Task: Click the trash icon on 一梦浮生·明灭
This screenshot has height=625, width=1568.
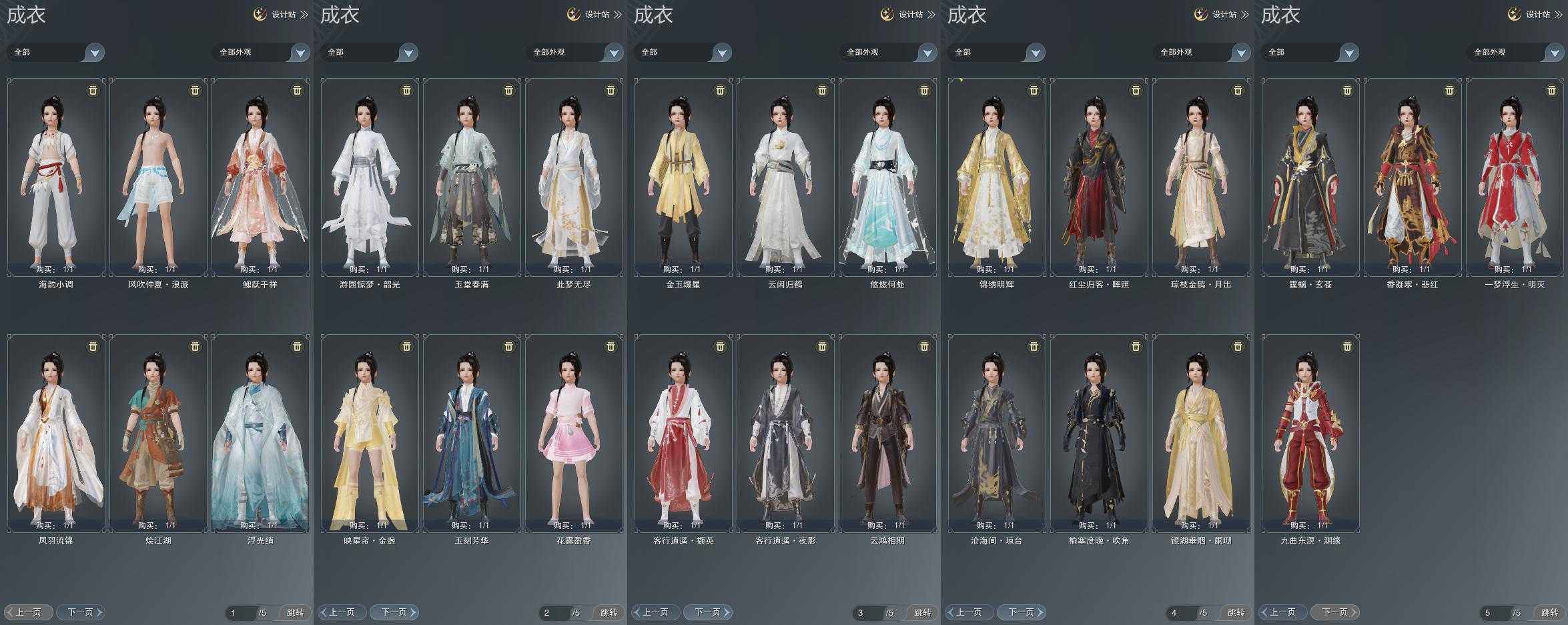Action: click(1551, 90)
